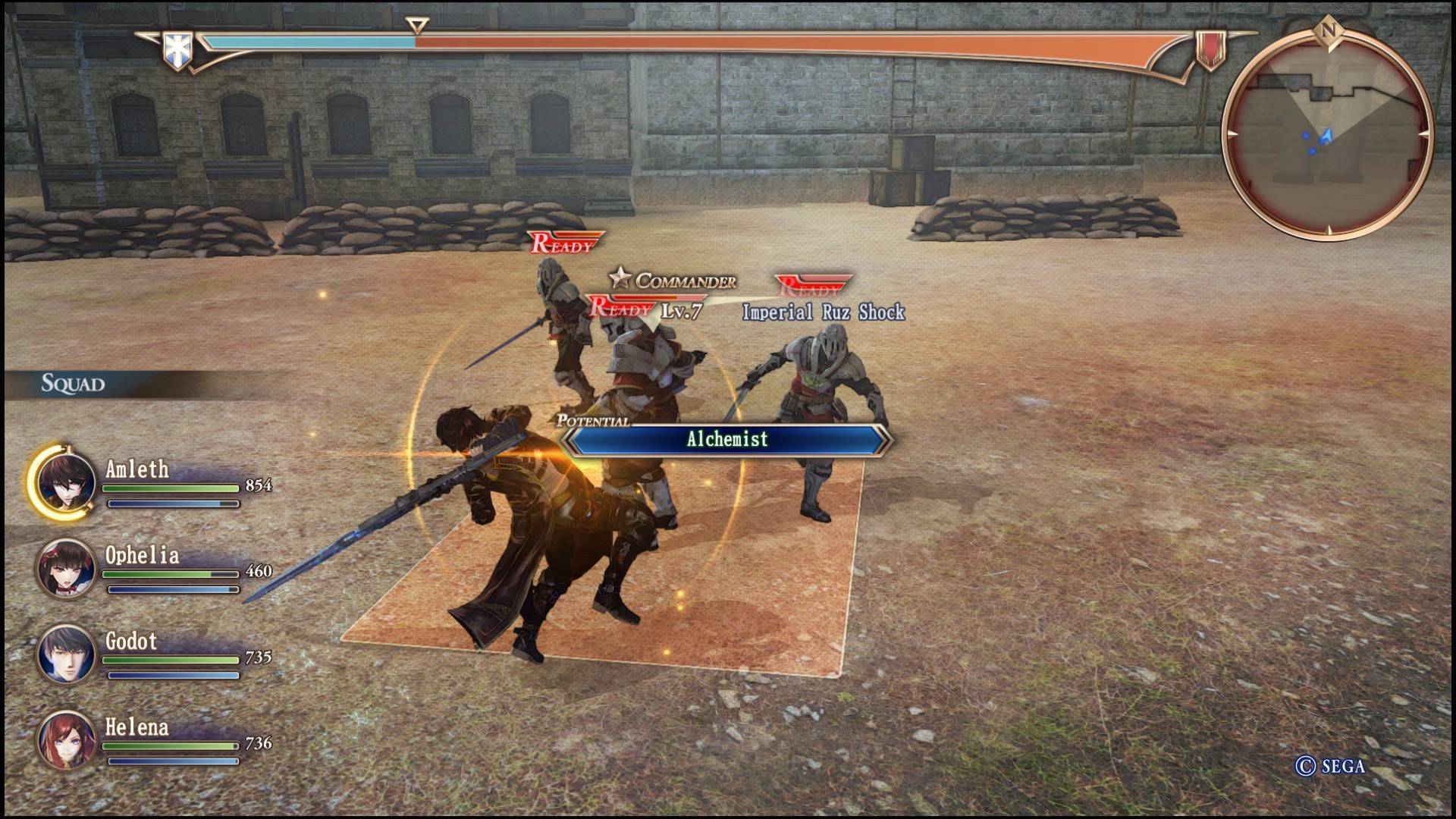Select Amleth's squad portrait

click(x=66, y=482)
